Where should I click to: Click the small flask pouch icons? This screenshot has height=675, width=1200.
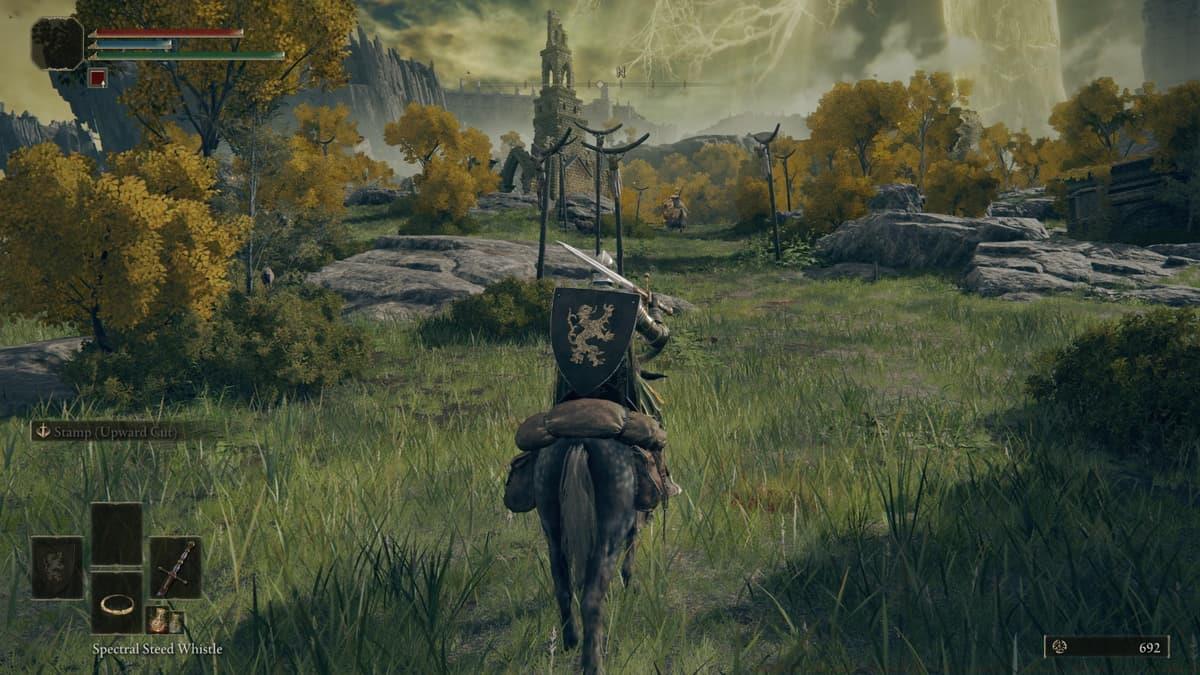tap(164, 620)
